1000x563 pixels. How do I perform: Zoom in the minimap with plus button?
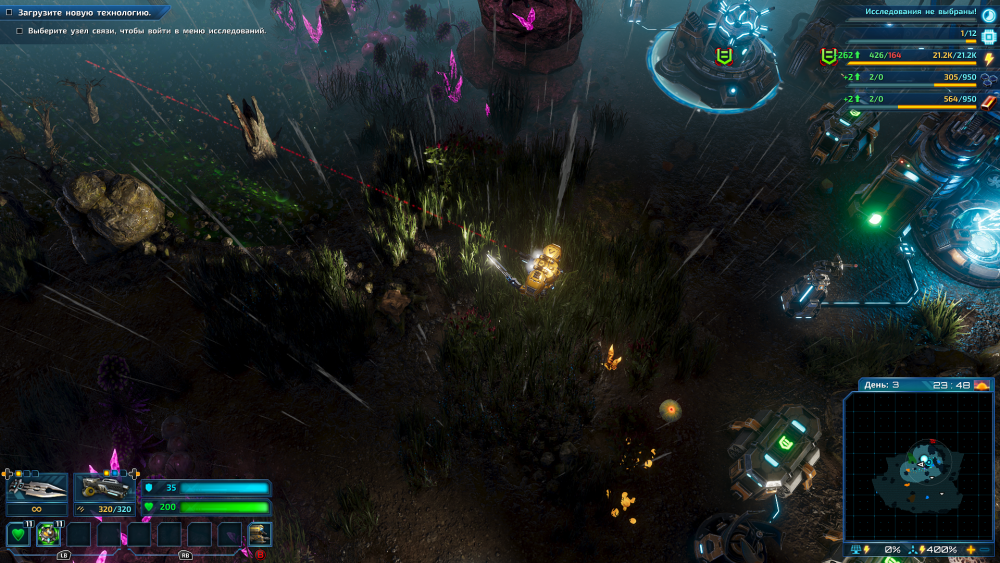(x=971, y=550)
